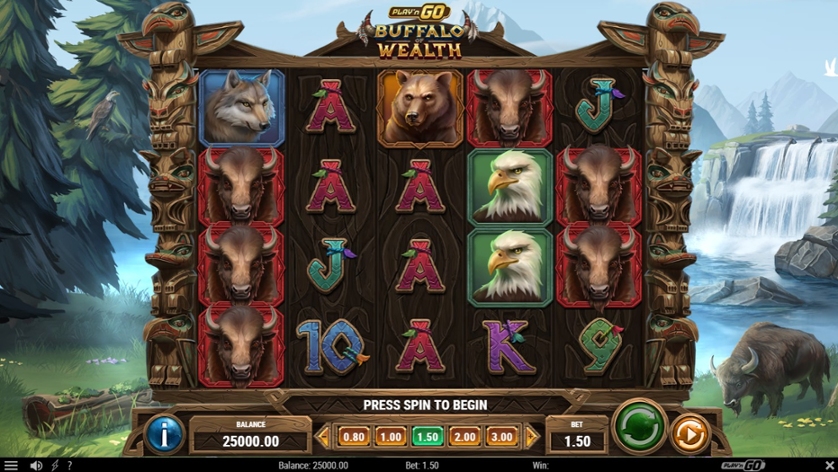Open the hamburger menu in bottom bar
This screenshot has height=472, width=838.
point(11,465)
